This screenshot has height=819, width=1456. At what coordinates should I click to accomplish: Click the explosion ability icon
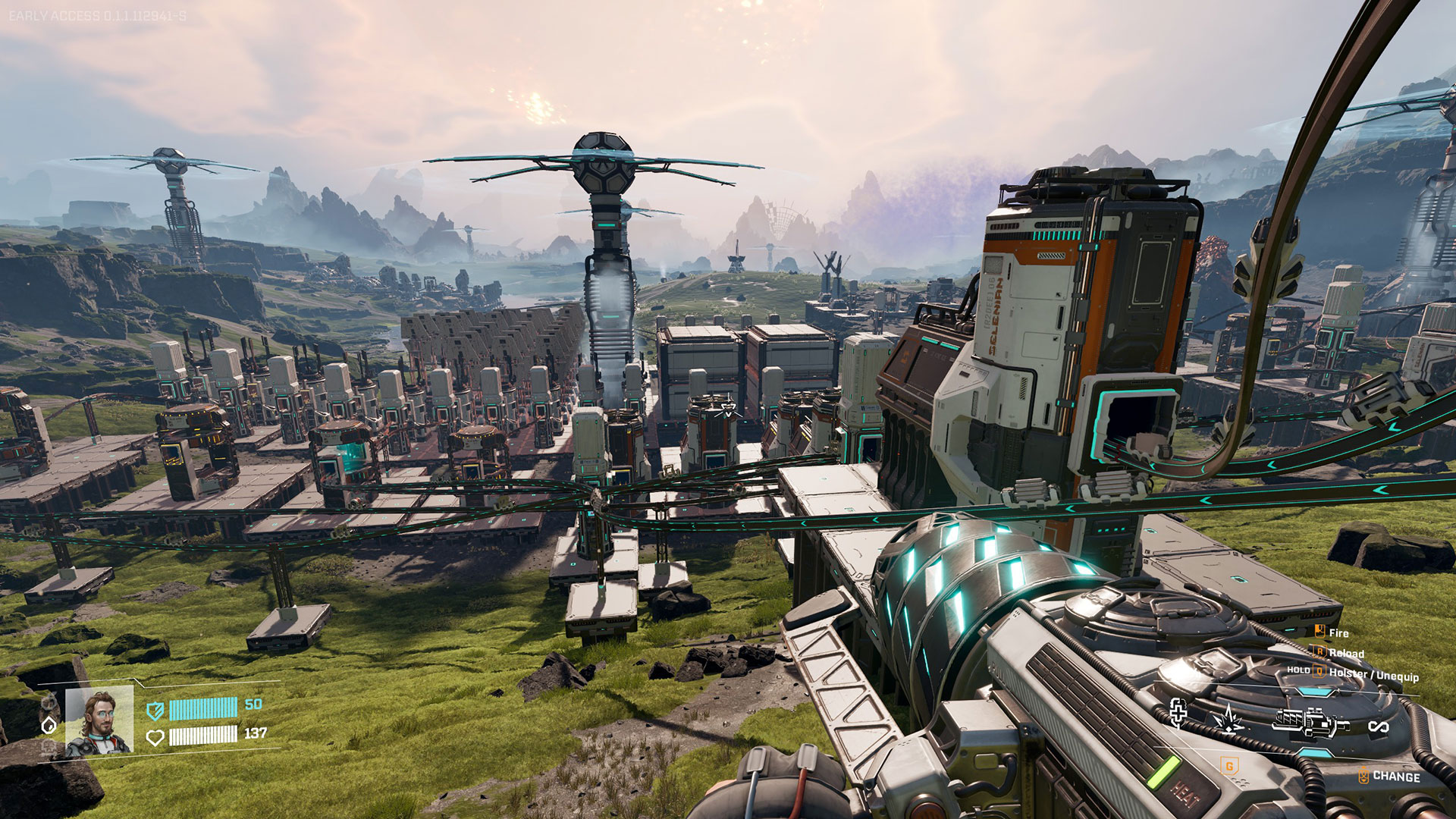pos(1227,718)
